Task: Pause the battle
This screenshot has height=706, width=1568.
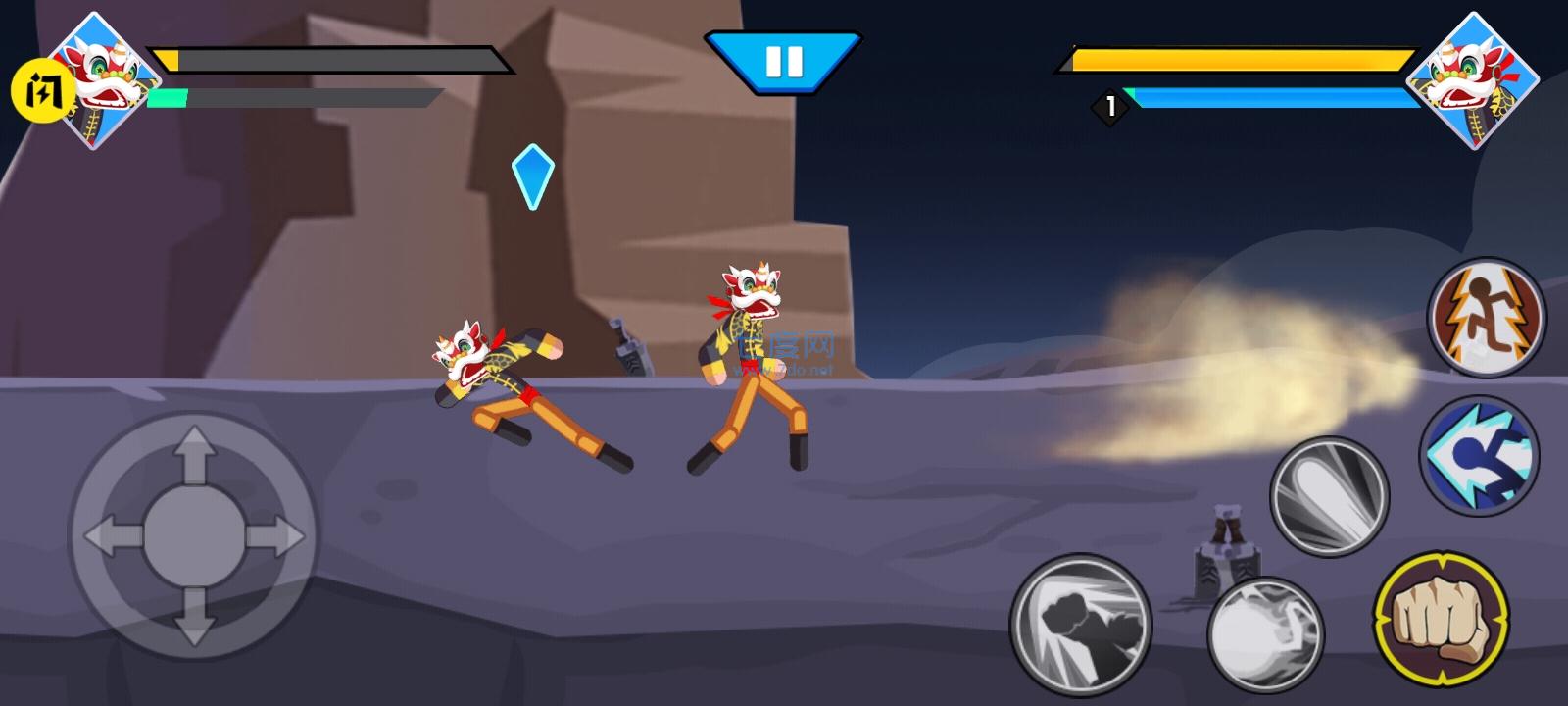Action: [782, 64]
